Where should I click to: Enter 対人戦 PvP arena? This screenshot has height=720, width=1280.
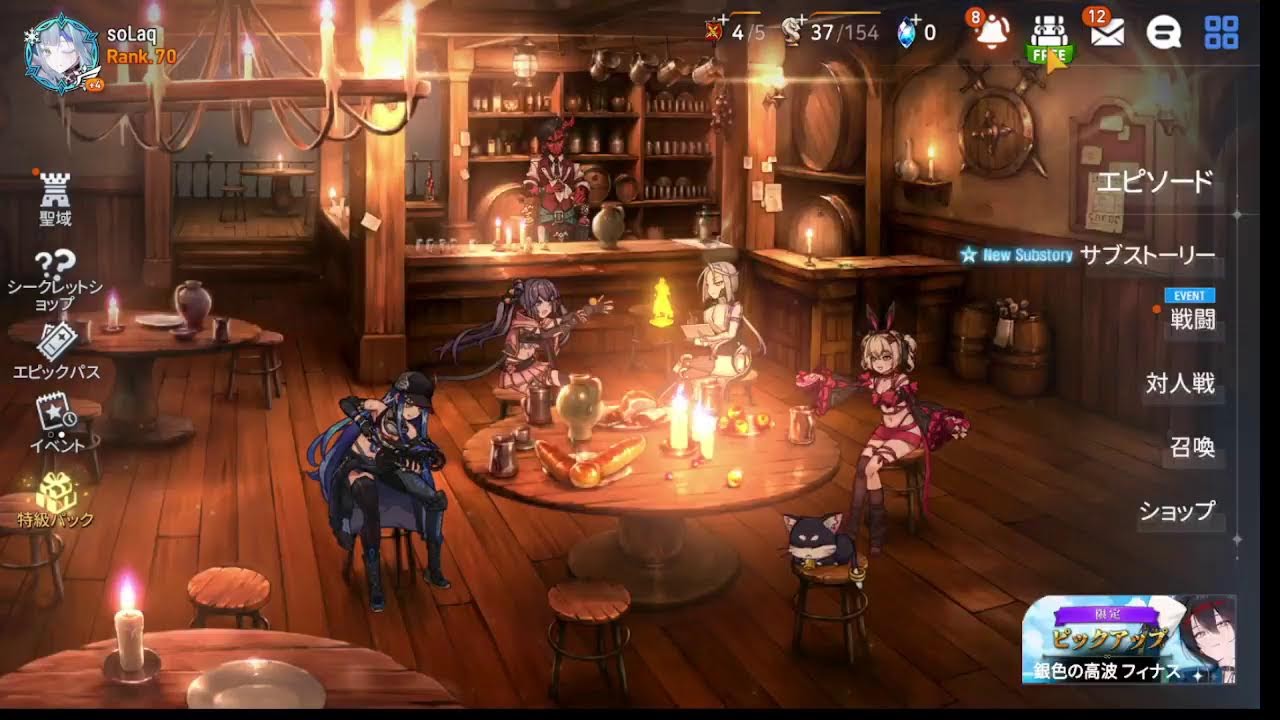(1180, 384)
